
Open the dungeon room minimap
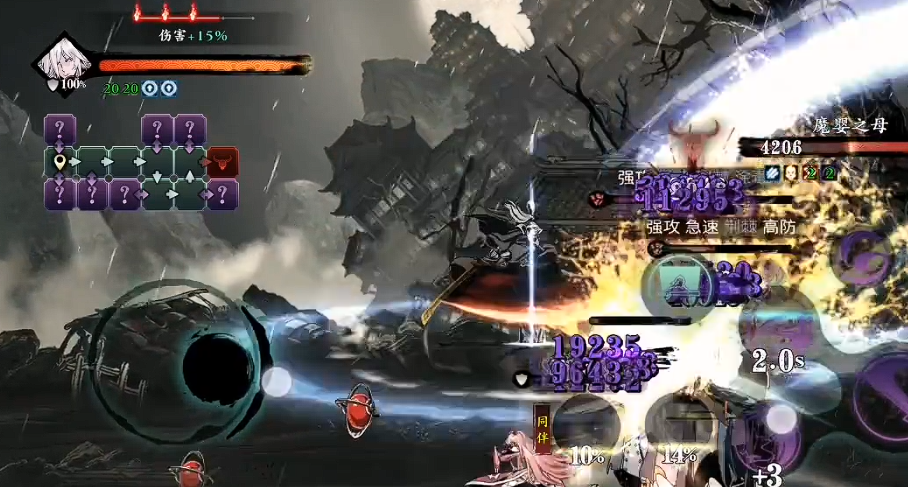[x=141, y=162]
